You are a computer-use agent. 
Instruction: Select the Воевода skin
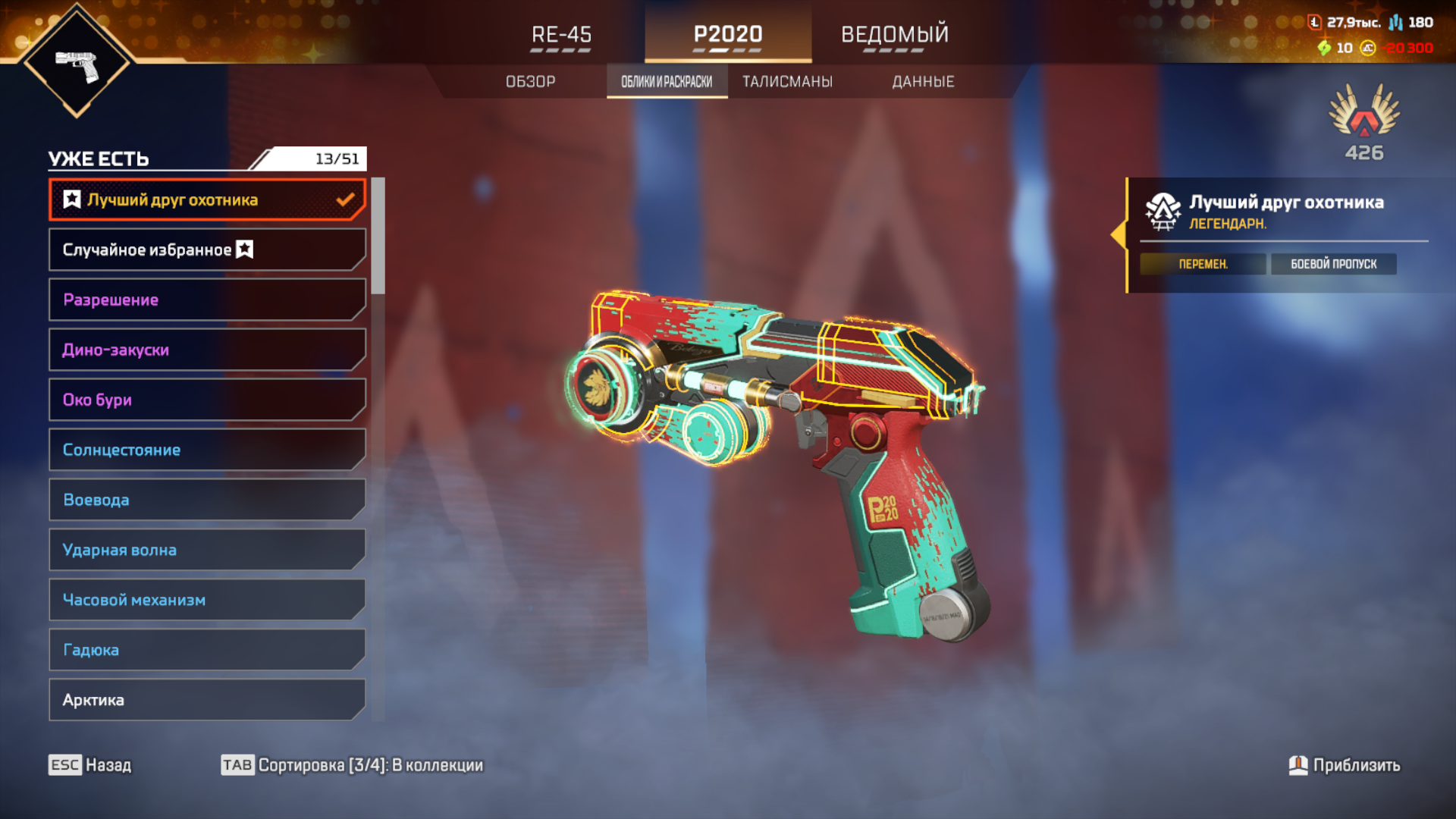[207, 500]
